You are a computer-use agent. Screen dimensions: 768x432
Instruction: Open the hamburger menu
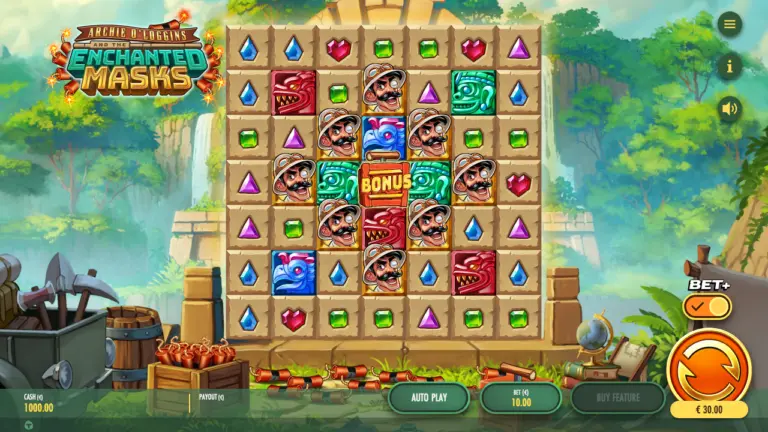(x=730, y=24)
